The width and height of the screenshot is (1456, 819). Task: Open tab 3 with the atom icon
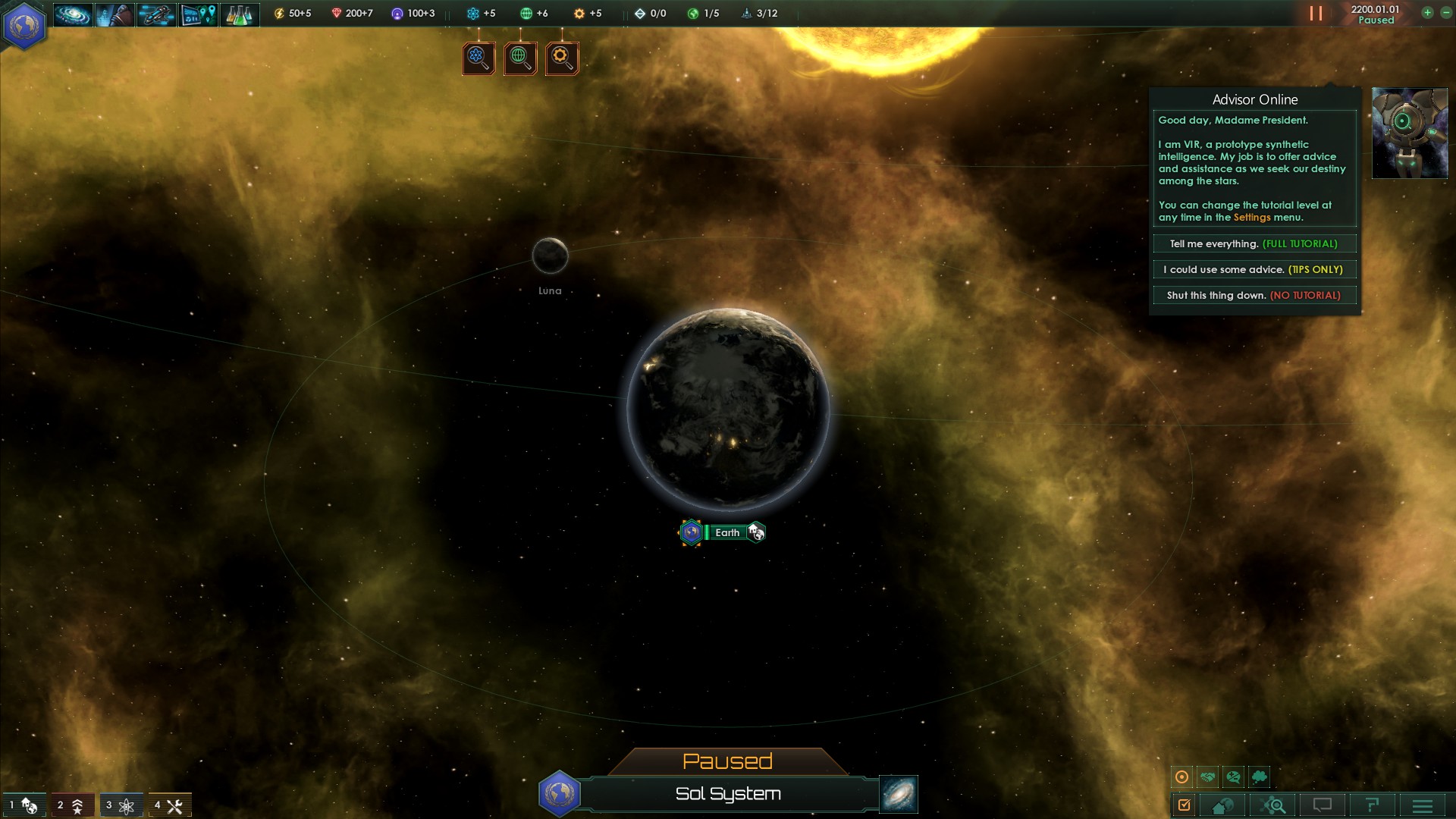tap(120, 805)
